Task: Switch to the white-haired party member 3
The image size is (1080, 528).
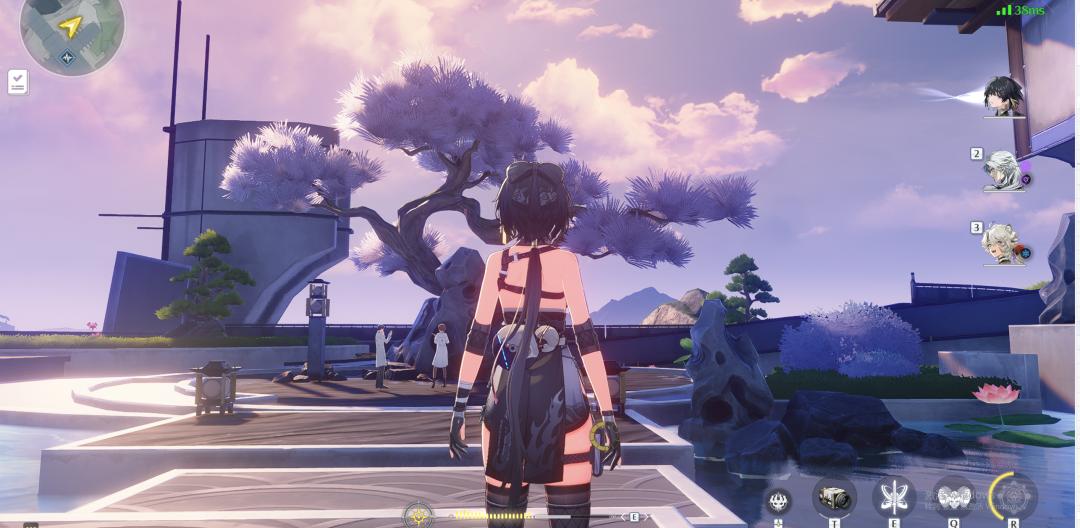Action: 1004,243
